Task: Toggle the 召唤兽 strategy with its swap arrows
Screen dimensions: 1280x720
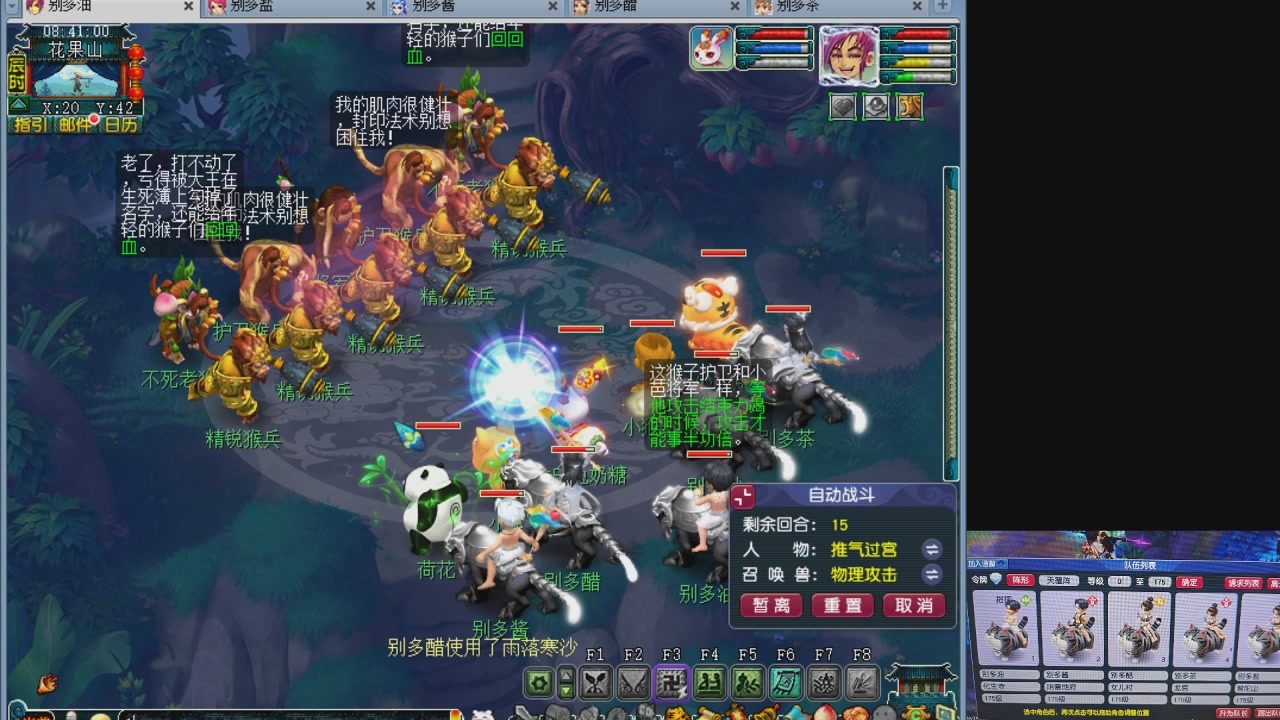Action: click(x=933, y=575)
